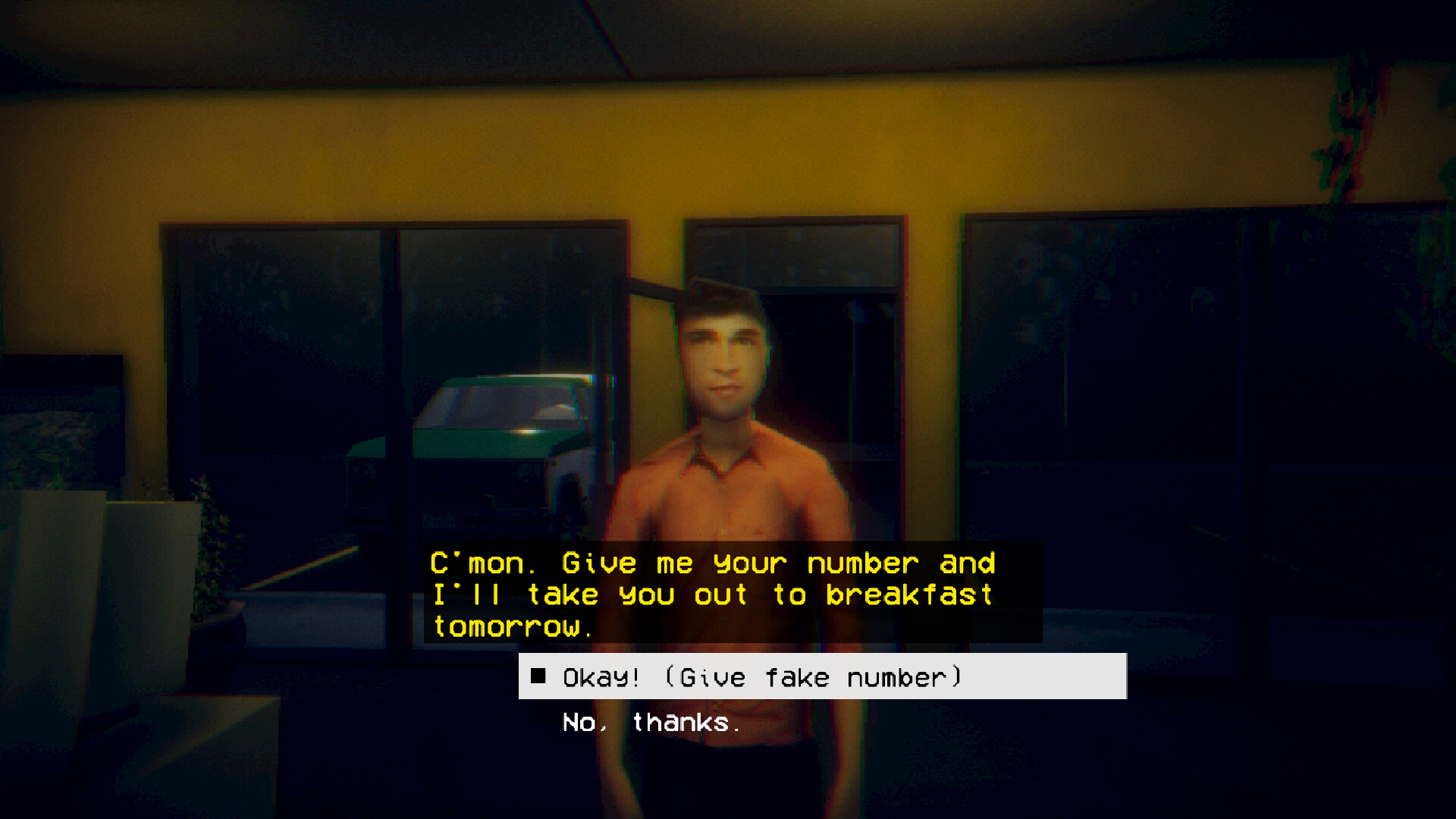Click the black square selection marker
This screenshot has height=819, width=1456.
pyautogui.click(x=540, y=676)
